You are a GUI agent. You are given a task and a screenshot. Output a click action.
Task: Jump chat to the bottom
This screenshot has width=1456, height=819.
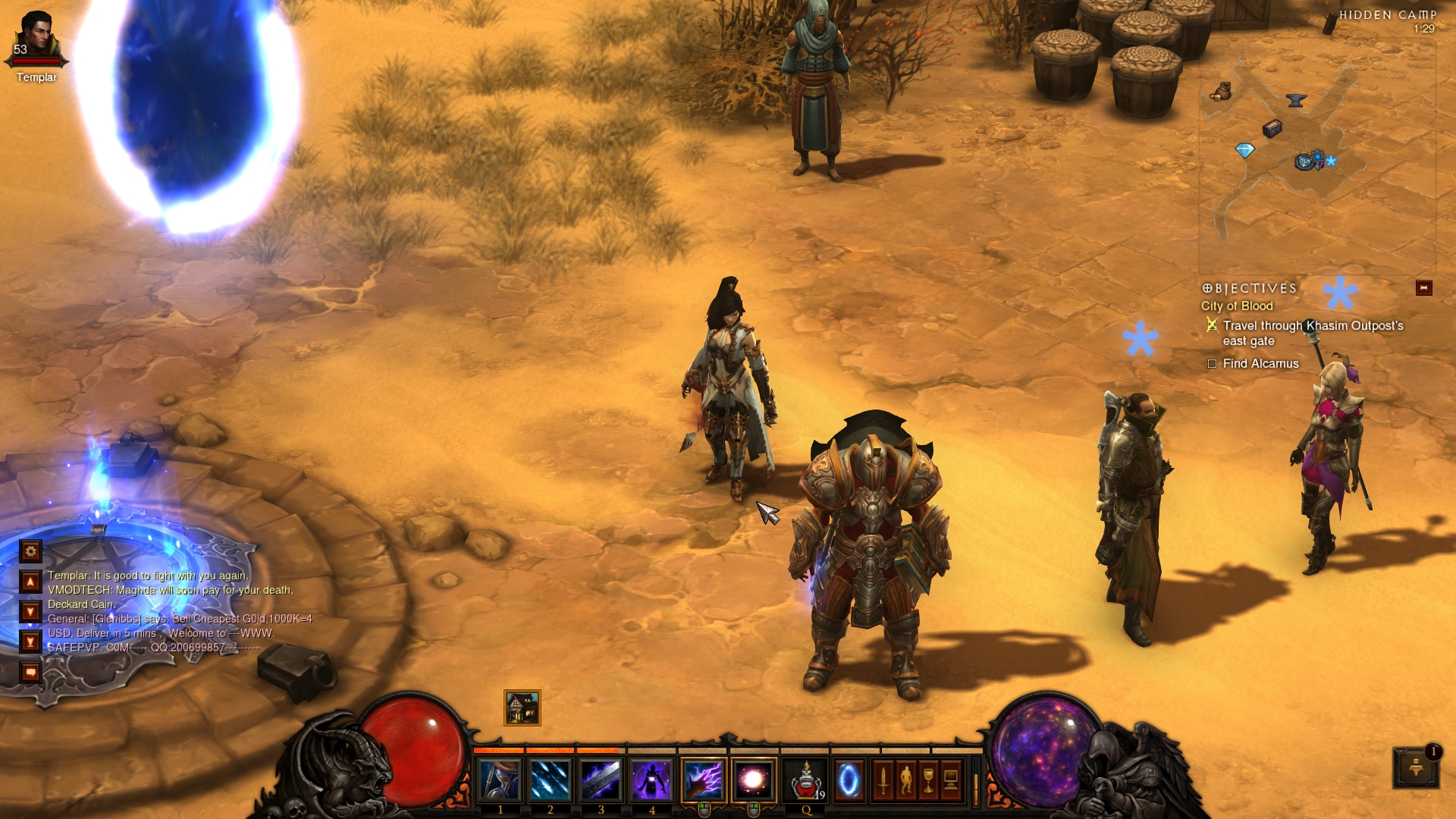(x=30, y=642)
